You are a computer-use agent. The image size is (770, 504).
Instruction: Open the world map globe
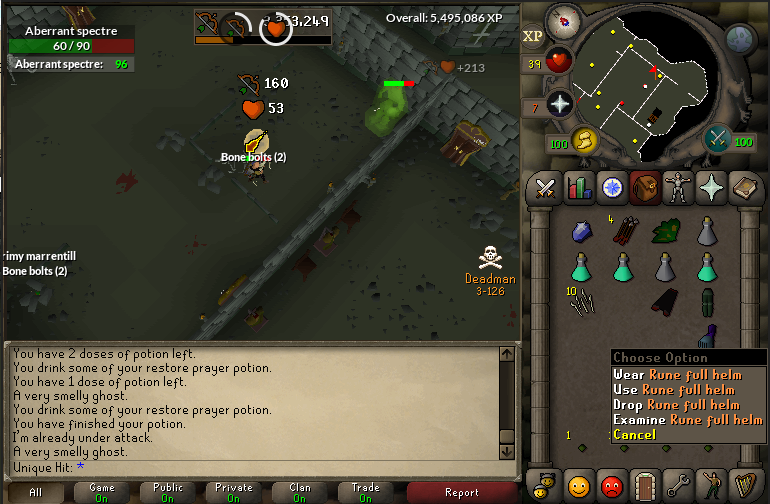(x=741, y=38)
